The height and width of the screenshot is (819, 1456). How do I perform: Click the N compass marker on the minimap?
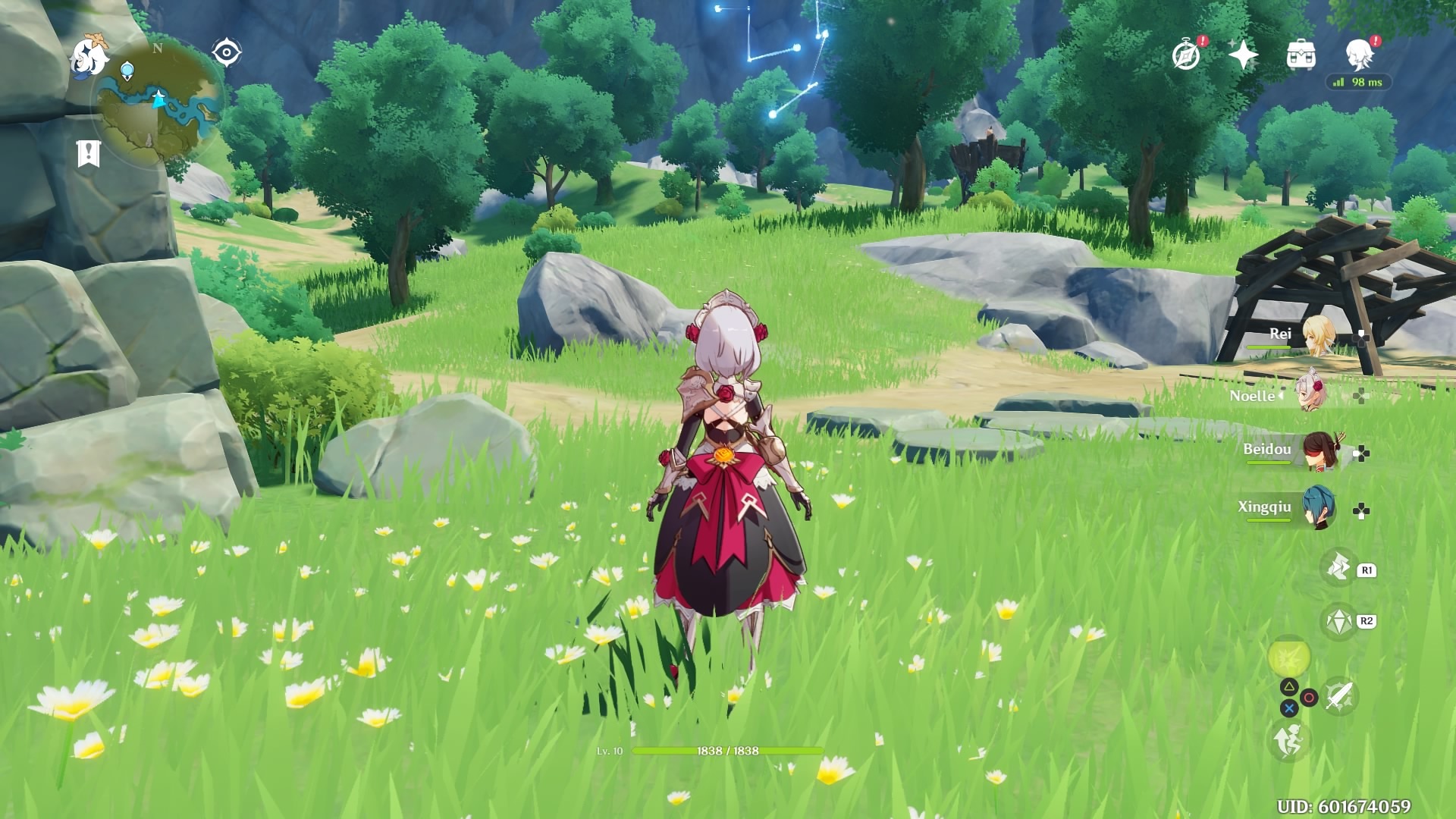click(156, 49)
